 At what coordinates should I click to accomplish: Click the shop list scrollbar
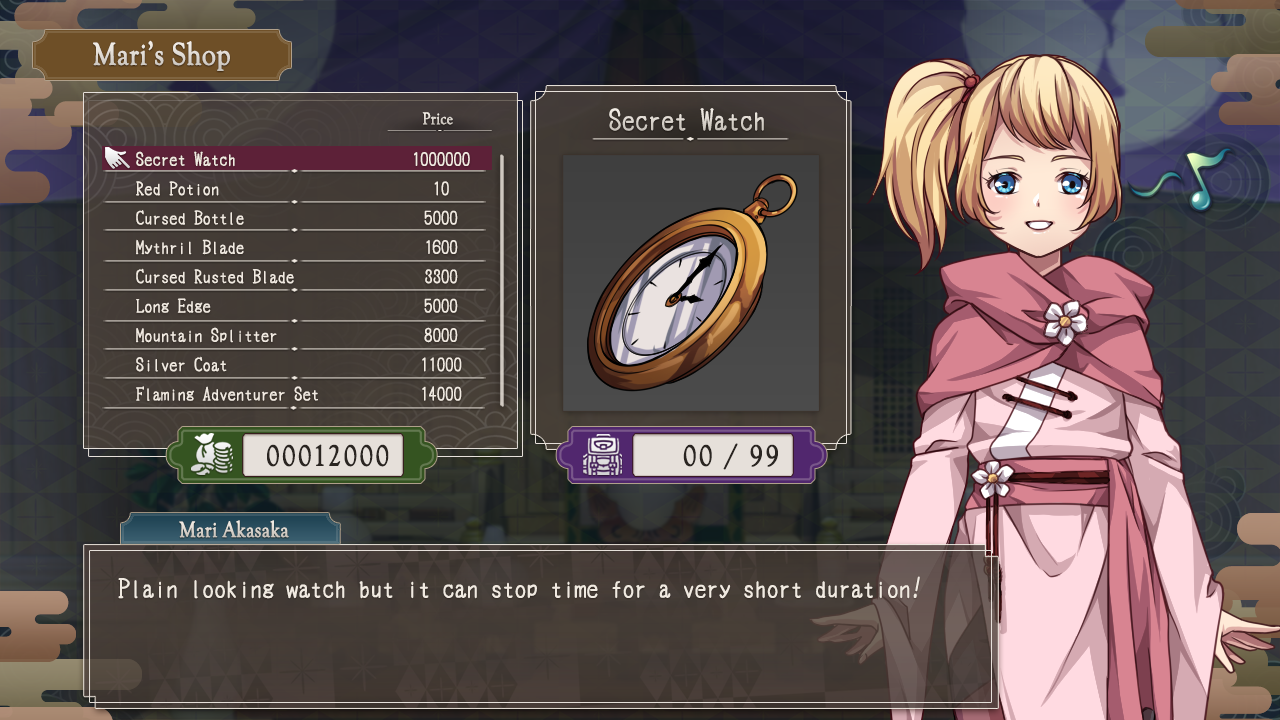502,279
